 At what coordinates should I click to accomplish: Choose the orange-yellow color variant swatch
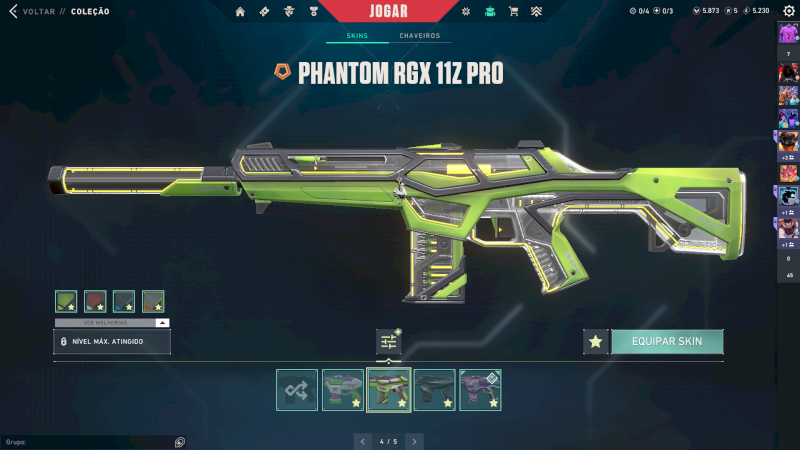(153, 301)
